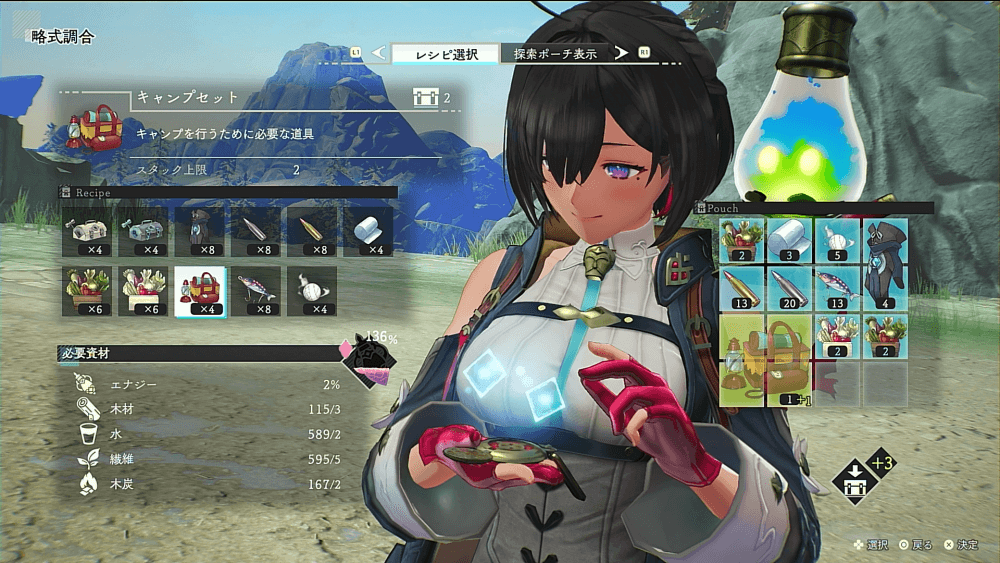Screen dimensions: 1000x563
Task: Select the white crate vegetables recipe
Action: pyautogui.click(x=144, y=291)
